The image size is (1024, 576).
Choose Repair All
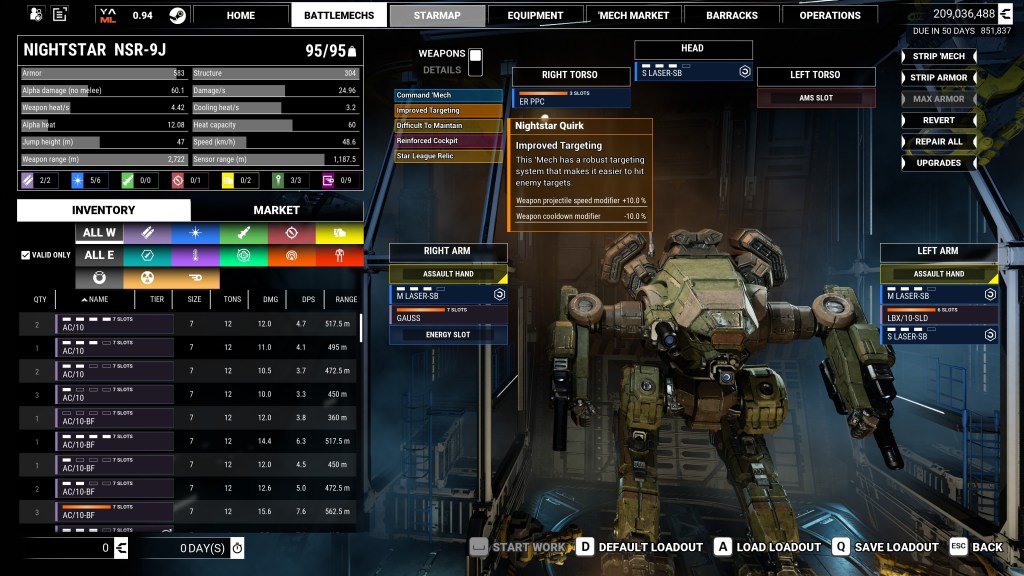click(x=938, y=141)
